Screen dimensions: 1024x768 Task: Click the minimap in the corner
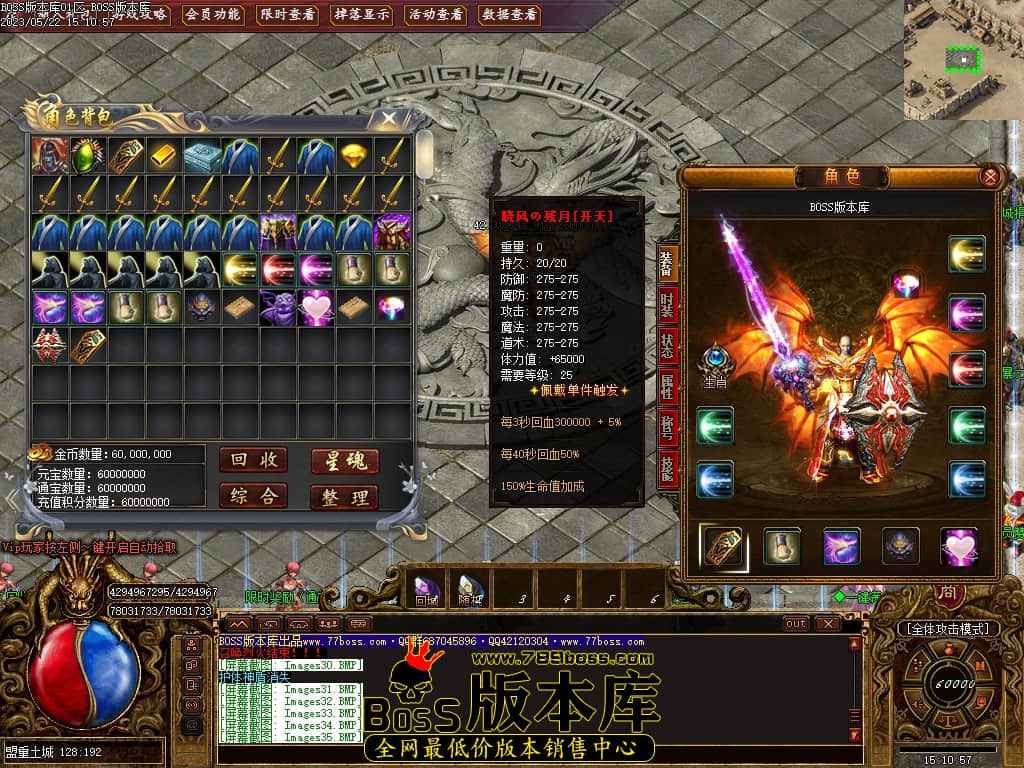point(963,60)
